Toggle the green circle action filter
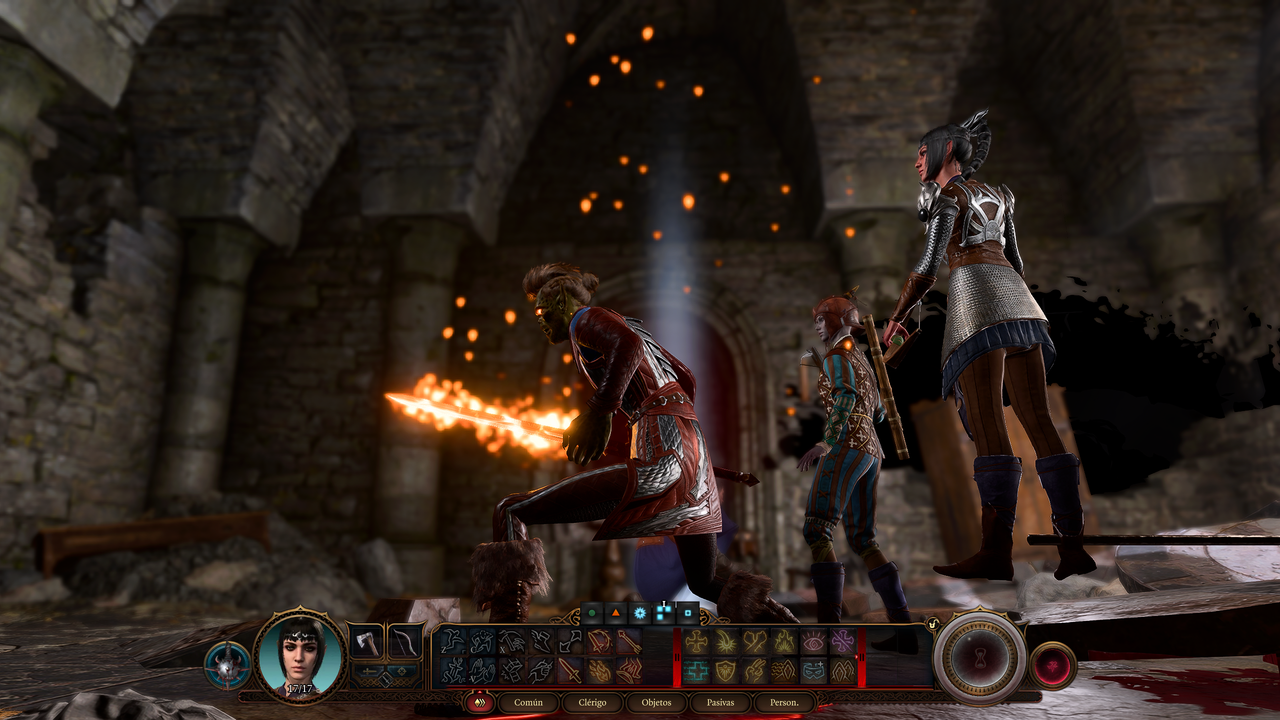Image resolution: width=1280 pixels, height=720 pixels. pyautogui.click(x=592, y=612)
